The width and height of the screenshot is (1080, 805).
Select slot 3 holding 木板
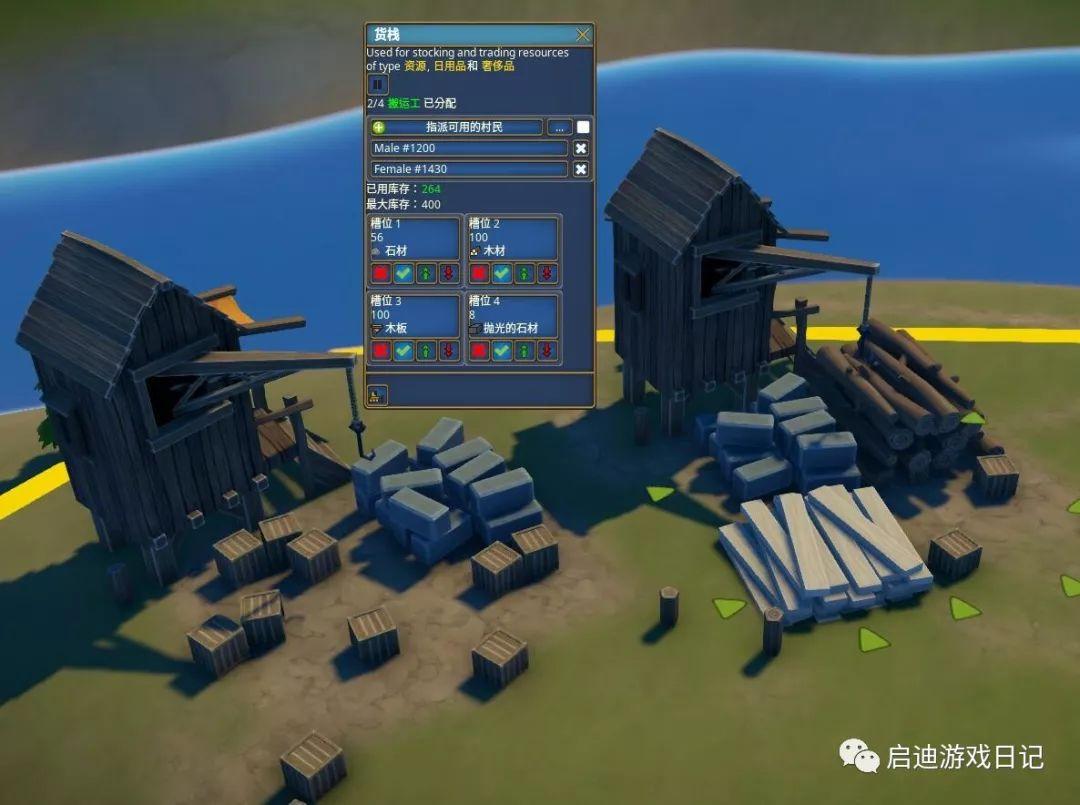pyautogui.click(x=414, y=314)
